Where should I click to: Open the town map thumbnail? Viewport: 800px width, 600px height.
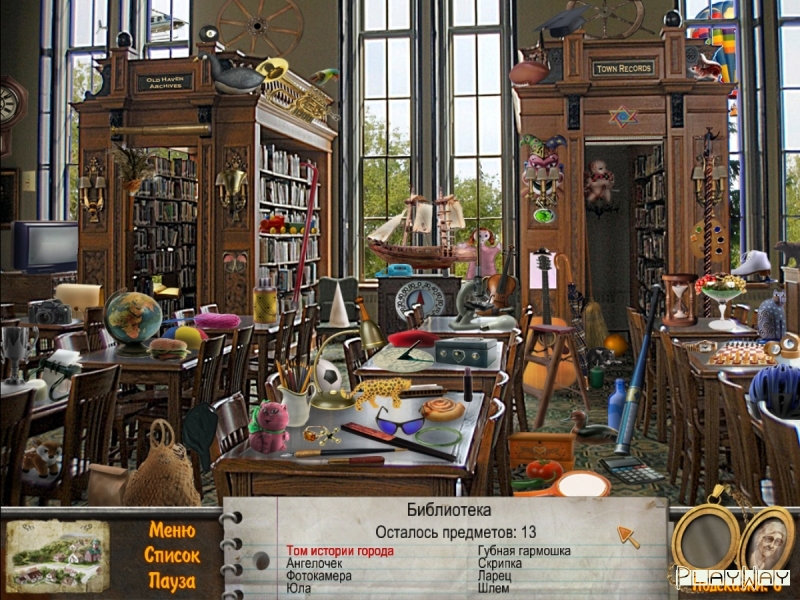coord(57,555)
